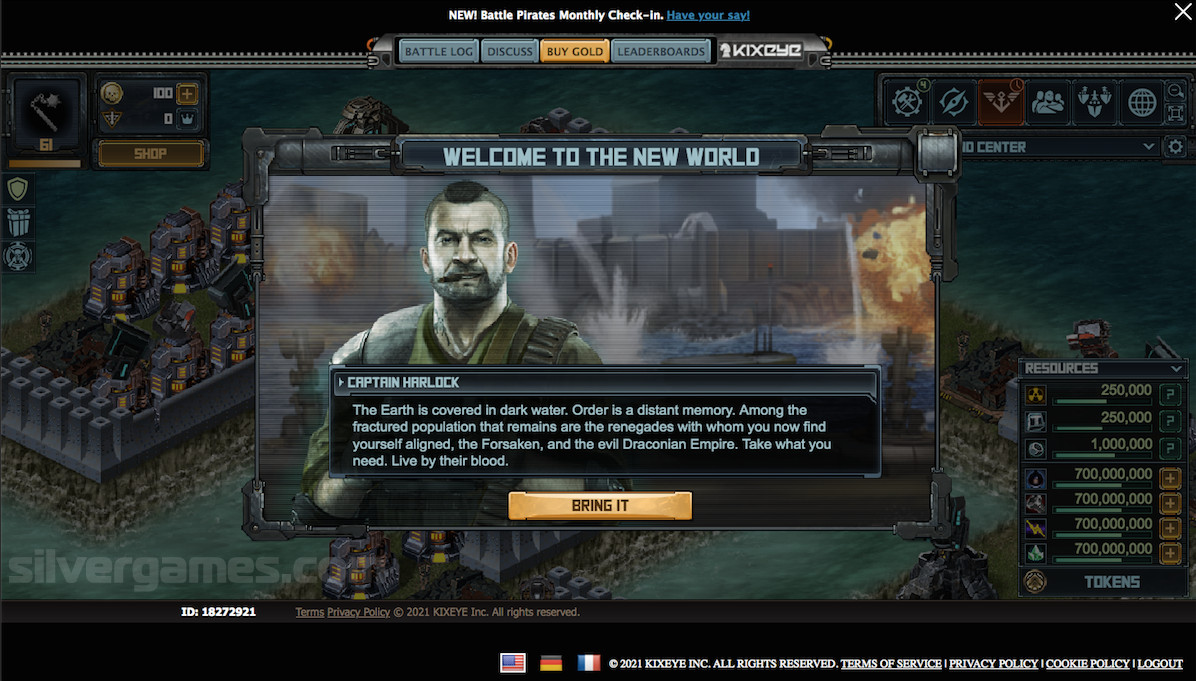Open the alliance people icon
Screen dimensions: 1196x681
(1048, 102)
